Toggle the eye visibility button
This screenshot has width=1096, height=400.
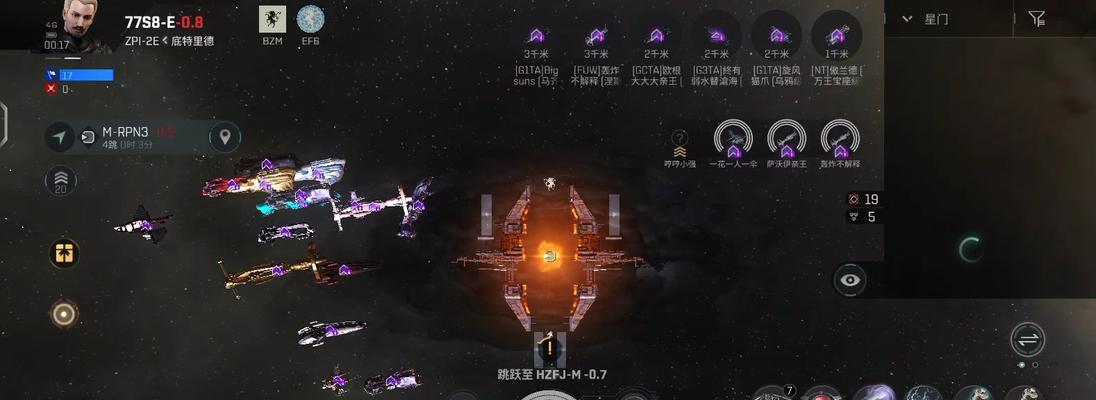coord(850,280)
